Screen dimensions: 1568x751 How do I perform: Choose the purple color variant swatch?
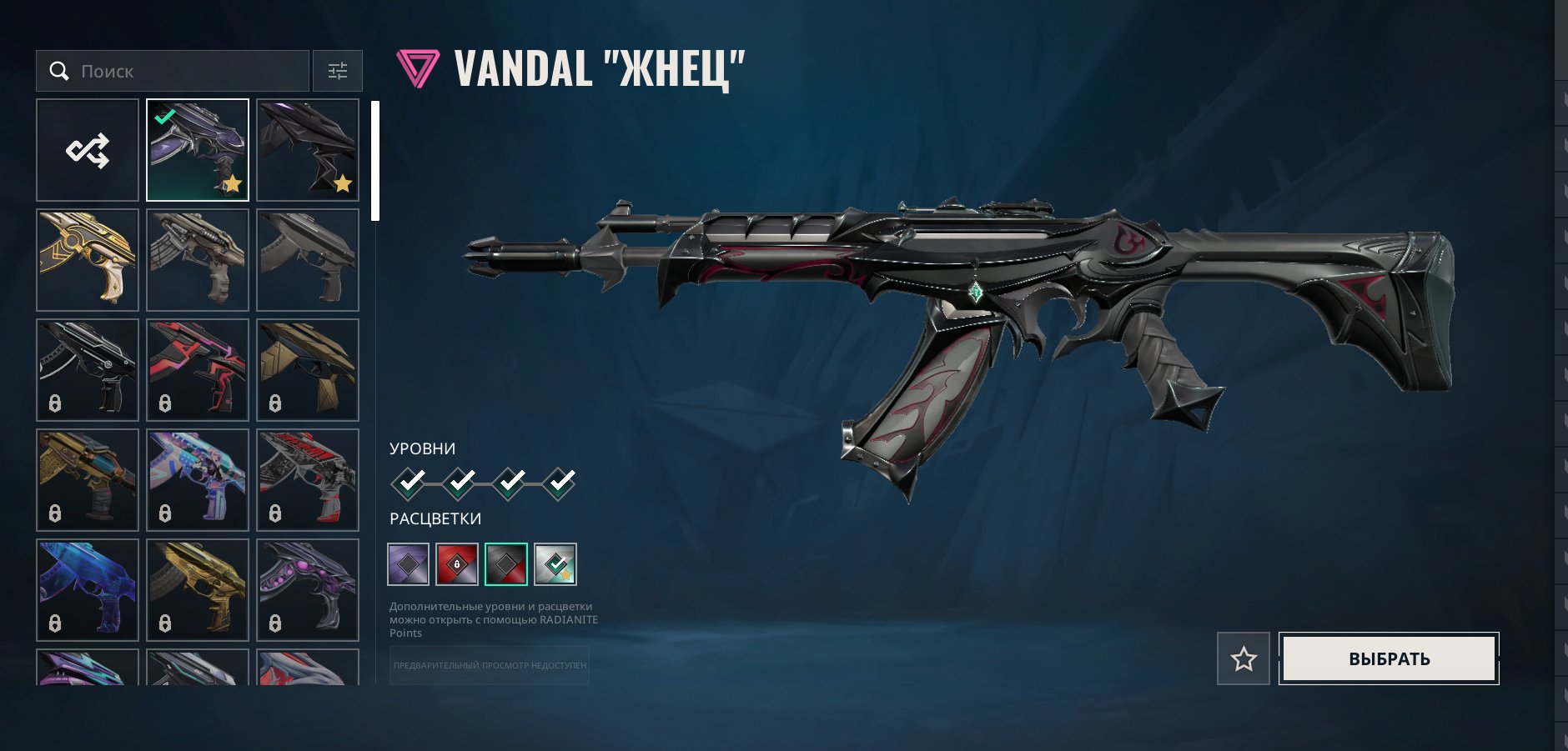coord(409,564)
